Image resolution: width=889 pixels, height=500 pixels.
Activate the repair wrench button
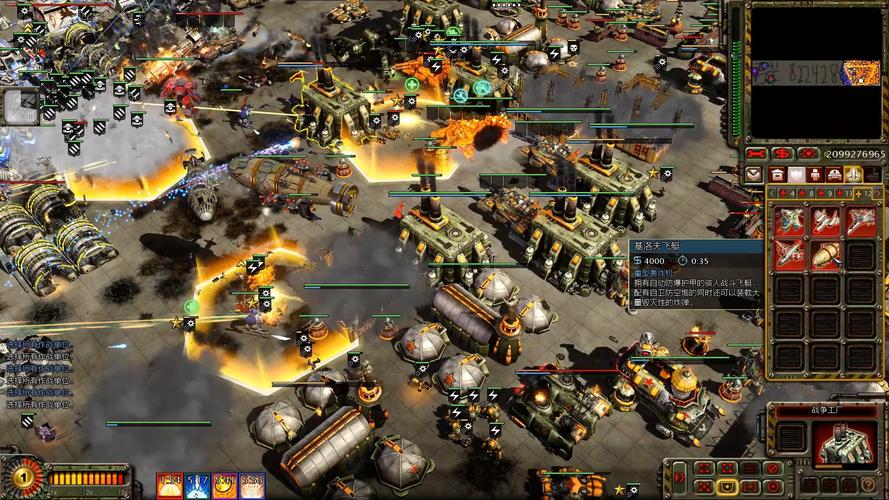click(757, 154)
